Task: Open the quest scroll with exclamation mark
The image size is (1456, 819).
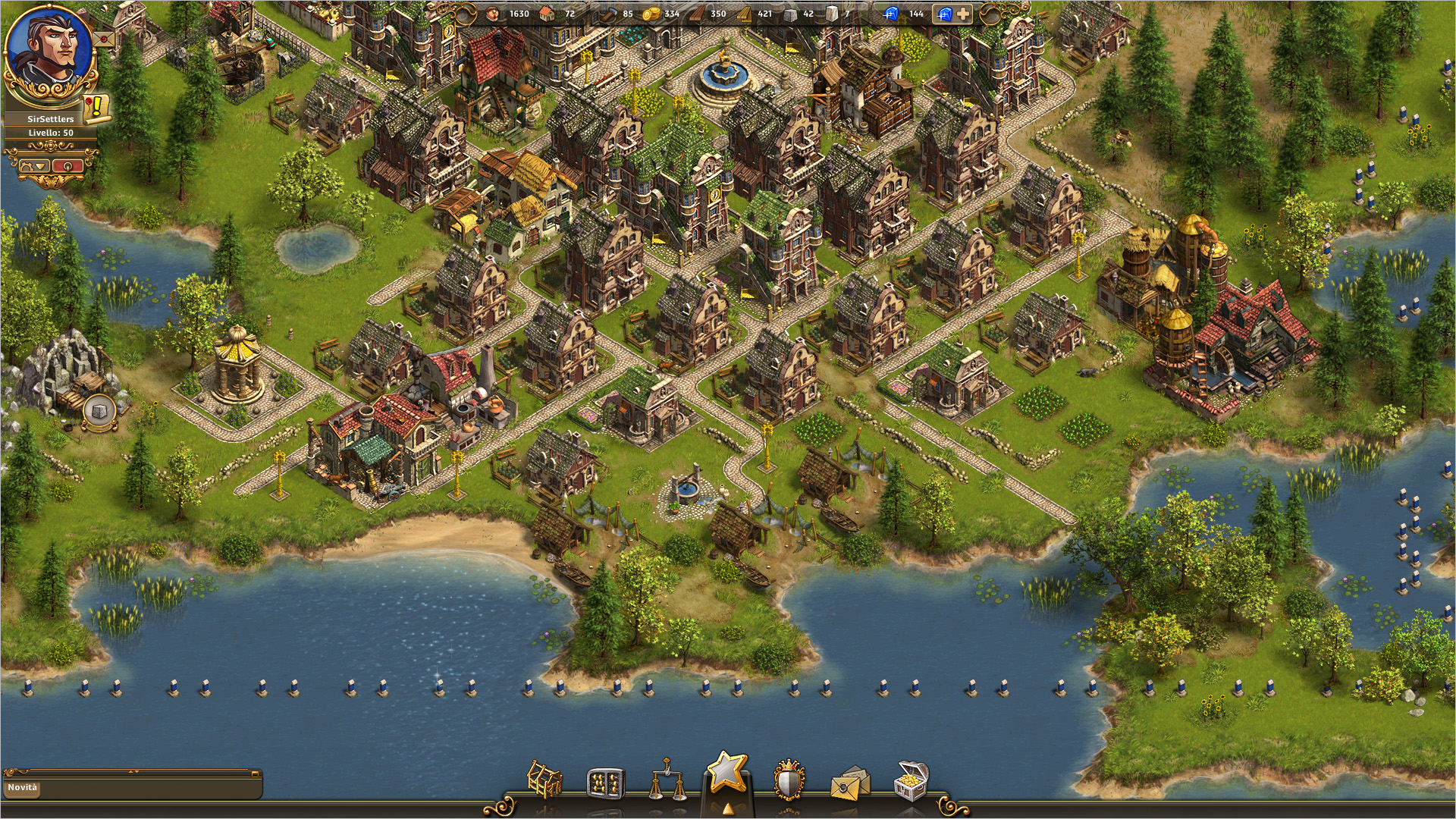Action: 96,108
